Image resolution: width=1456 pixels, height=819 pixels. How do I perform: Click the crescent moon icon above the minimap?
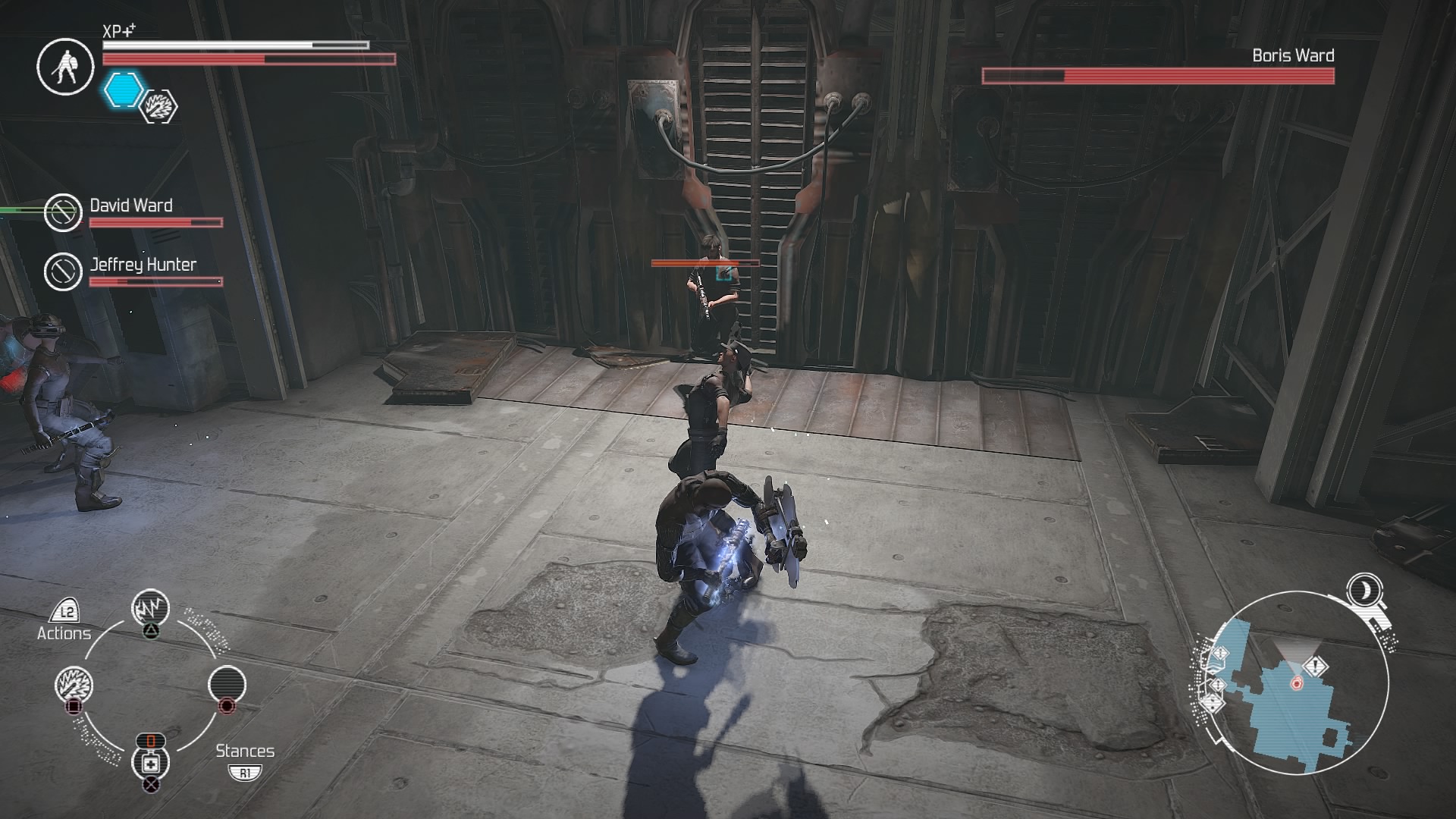coord(1364,589)
